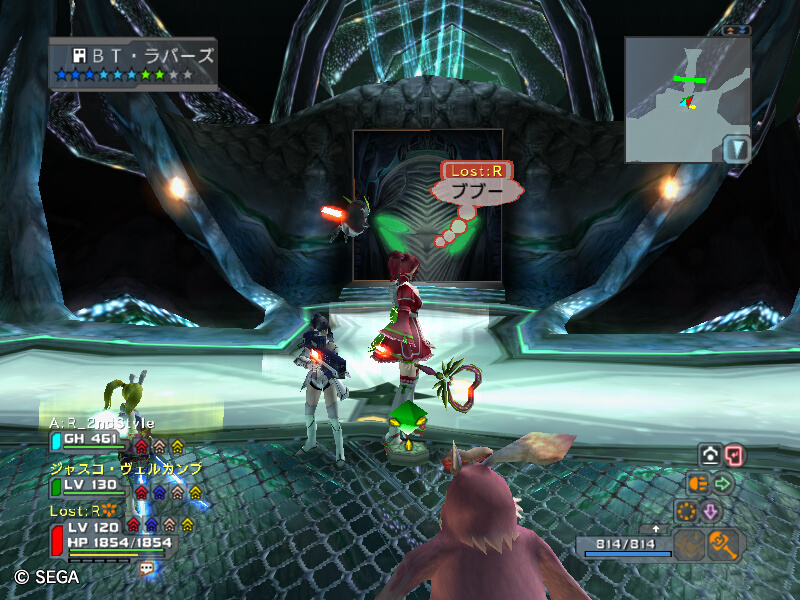Click the red return-arrow icon
This screenshot has width=800, height=600.
pos(735,456)
